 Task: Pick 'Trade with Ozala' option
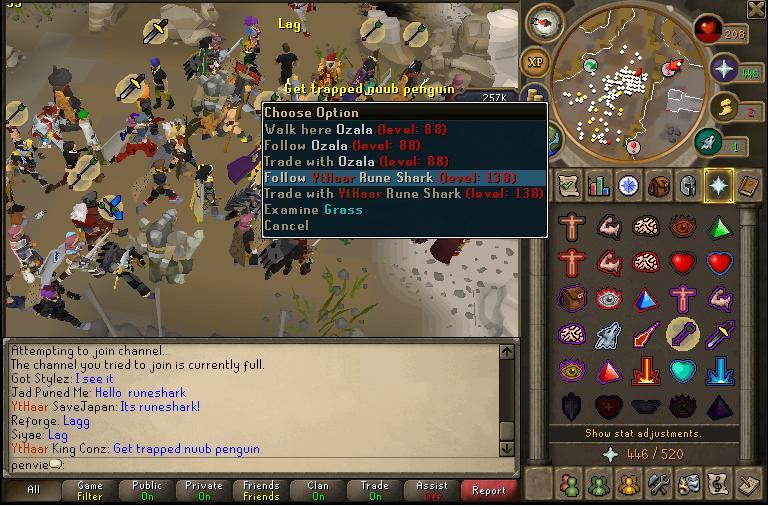click(x=355, y=161)
